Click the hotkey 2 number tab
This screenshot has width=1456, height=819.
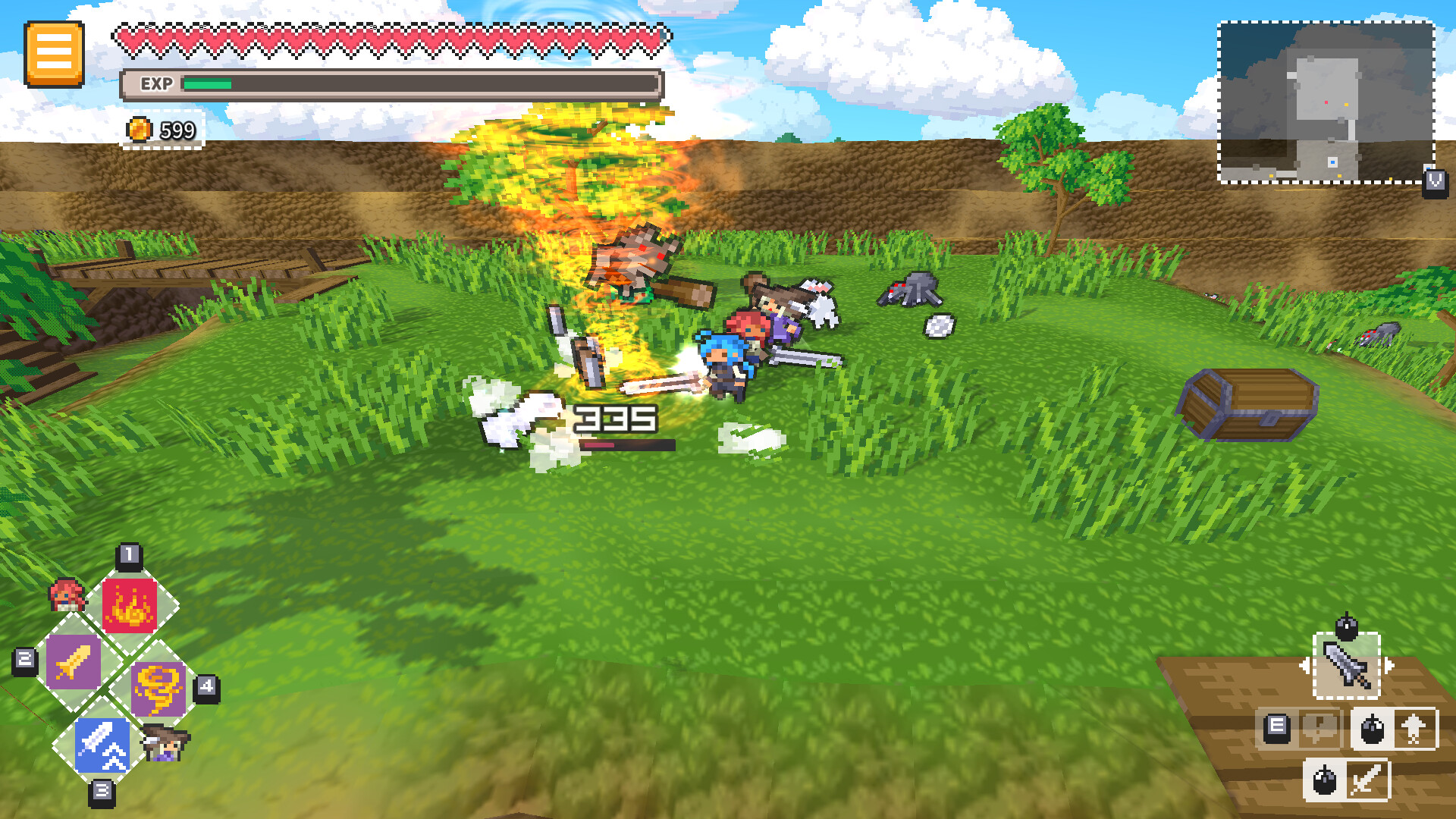[24, 659]
